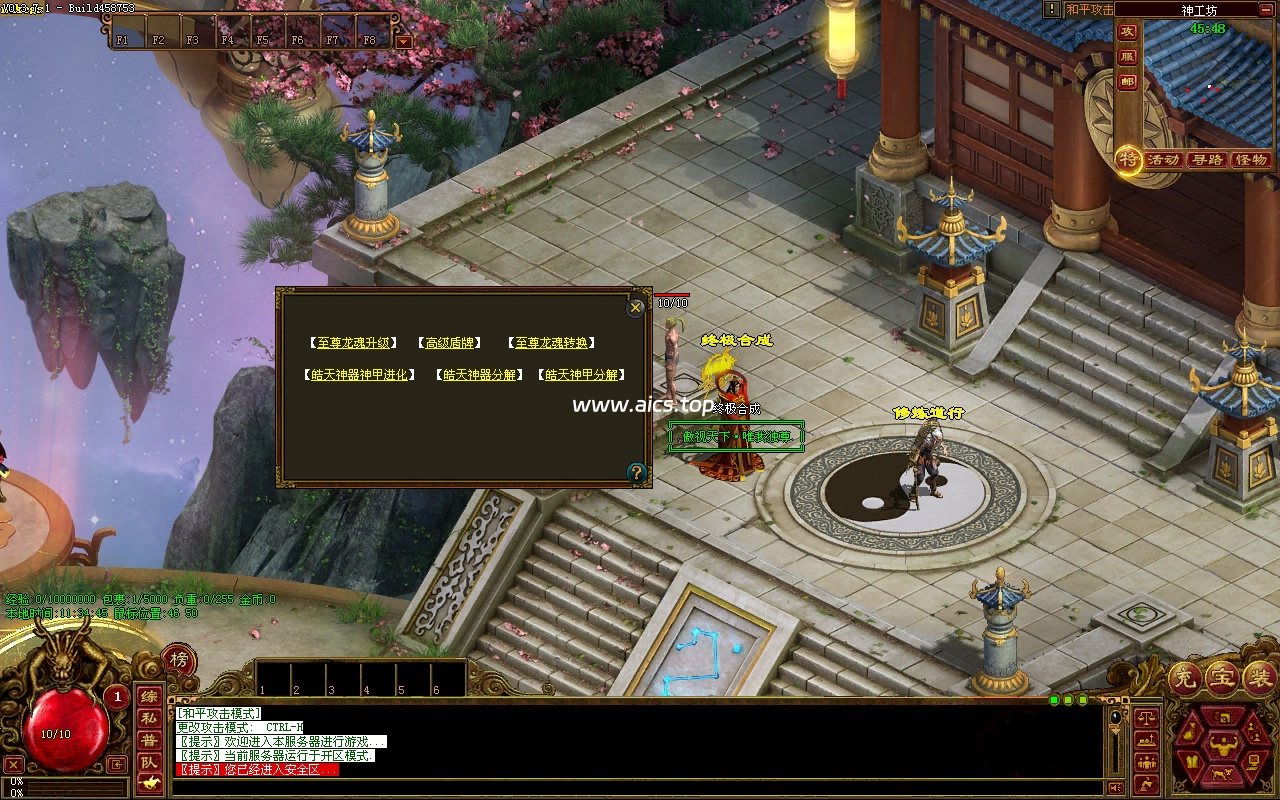Image resolution: width=1280 pixels, height=800 pixels.
Task: Open the 充 recharge button
Action: pyautogui.click(x=1187, y=679)
